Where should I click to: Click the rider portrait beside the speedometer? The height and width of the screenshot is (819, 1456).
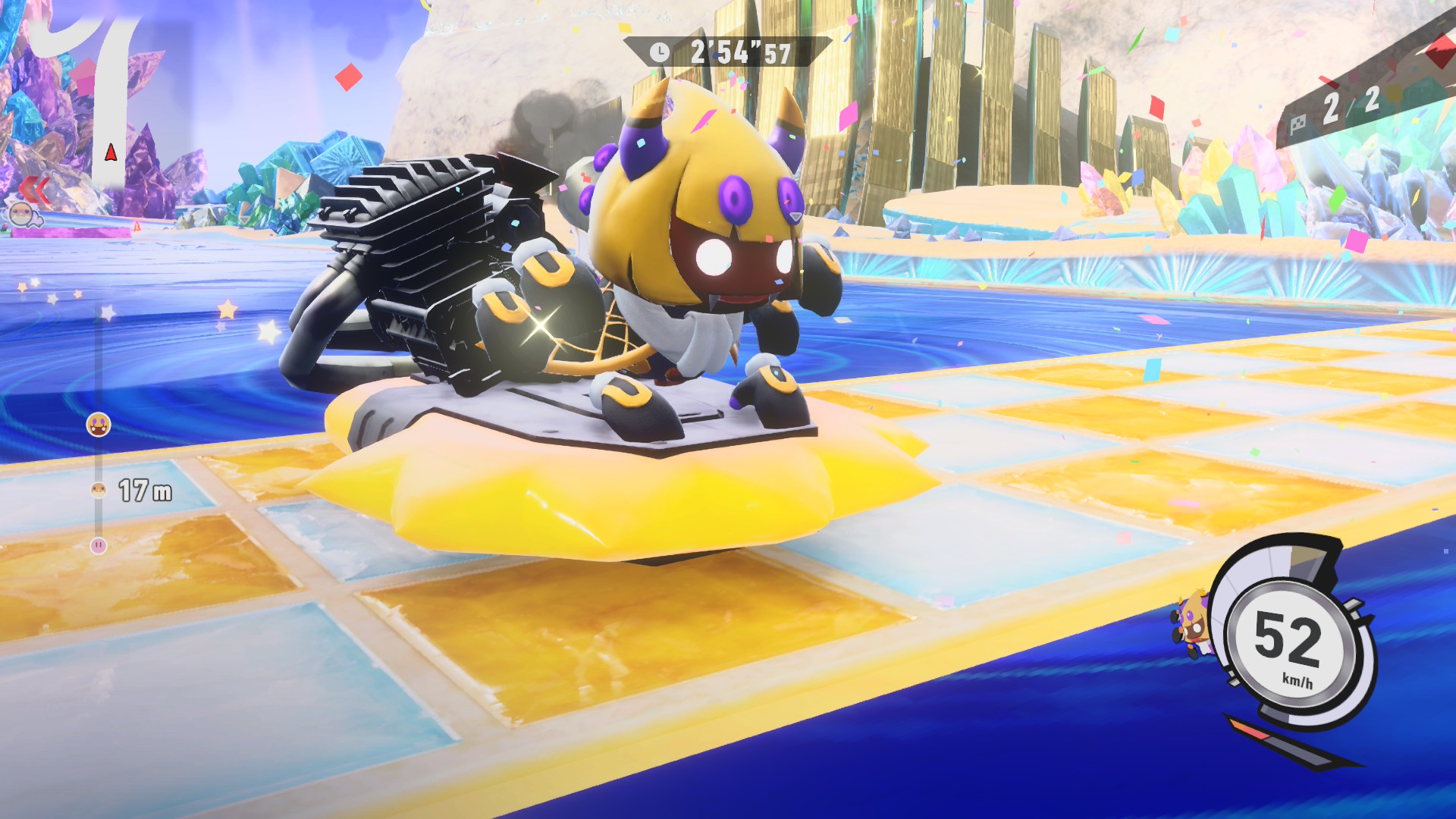point(1192,625)
